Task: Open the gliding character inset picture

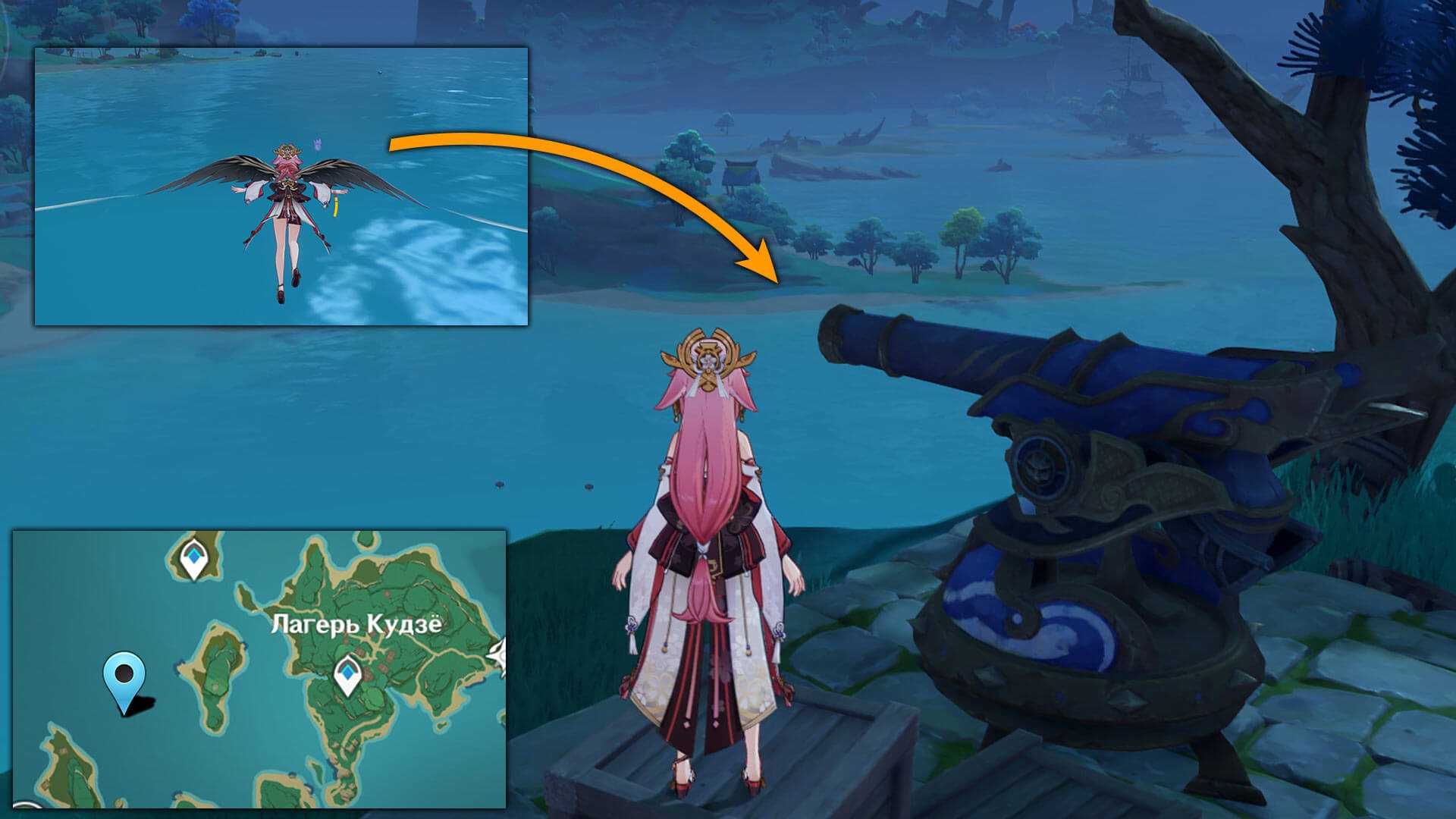Action: pos(281,187)
